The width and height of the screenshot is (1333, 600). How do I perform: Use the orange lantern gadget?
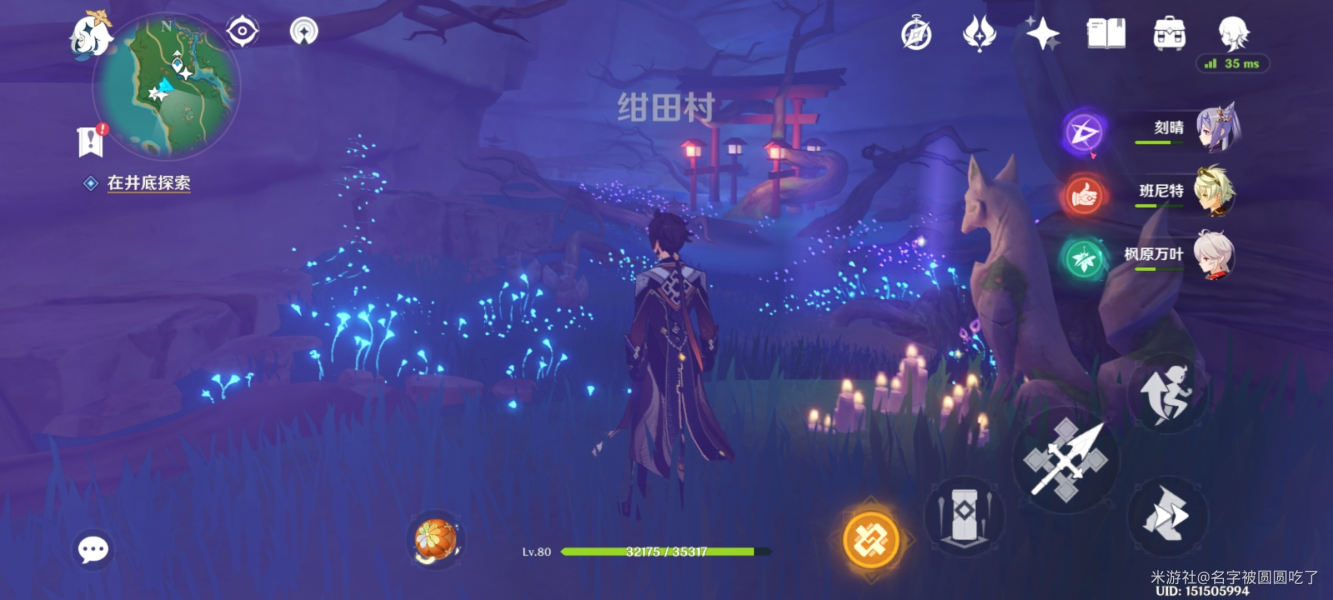coord(436,540)
